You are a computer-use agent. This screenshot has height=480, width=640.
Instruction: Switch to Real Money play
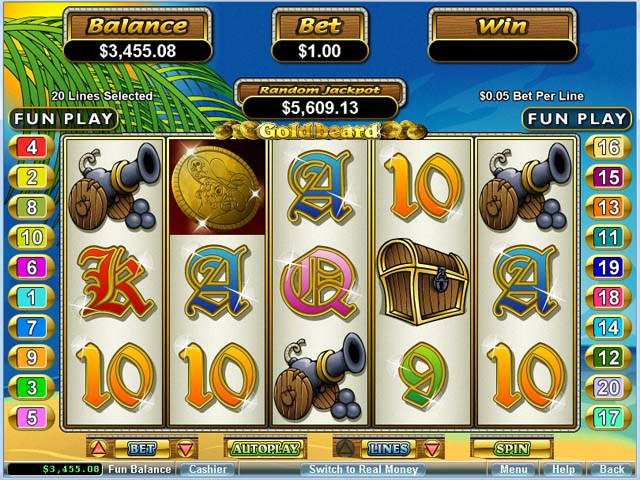point(363,469)
